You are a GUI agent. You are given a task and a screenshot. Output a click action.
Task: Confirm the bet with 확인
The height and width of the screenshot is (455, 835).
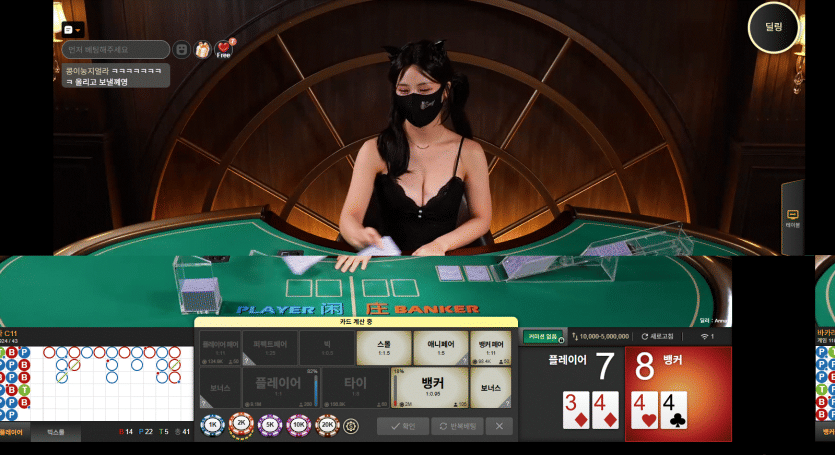(403, 426)
